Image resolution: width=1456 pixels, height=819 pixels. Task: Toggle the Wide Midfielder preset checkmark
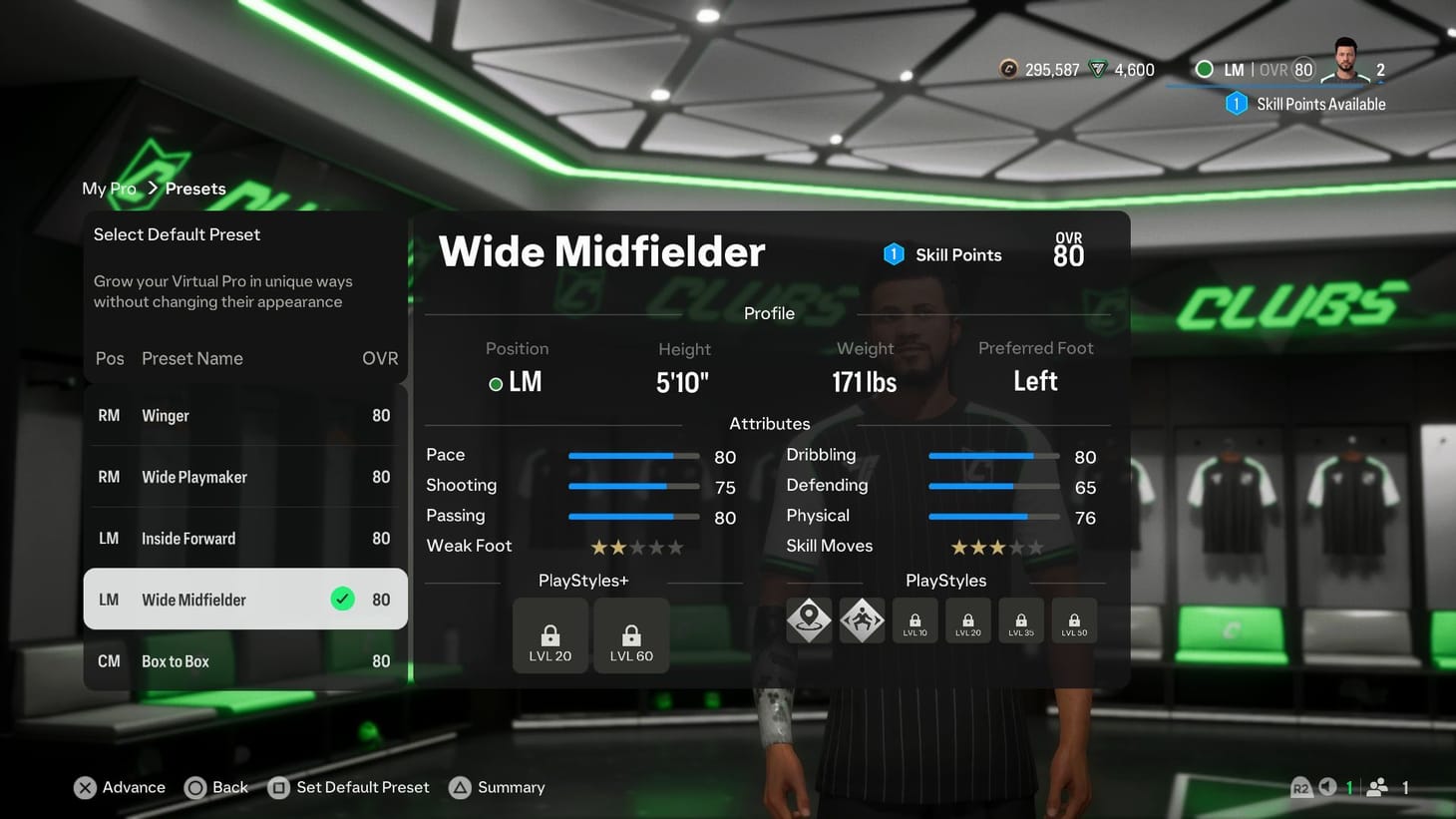click(x=343, y=599)
